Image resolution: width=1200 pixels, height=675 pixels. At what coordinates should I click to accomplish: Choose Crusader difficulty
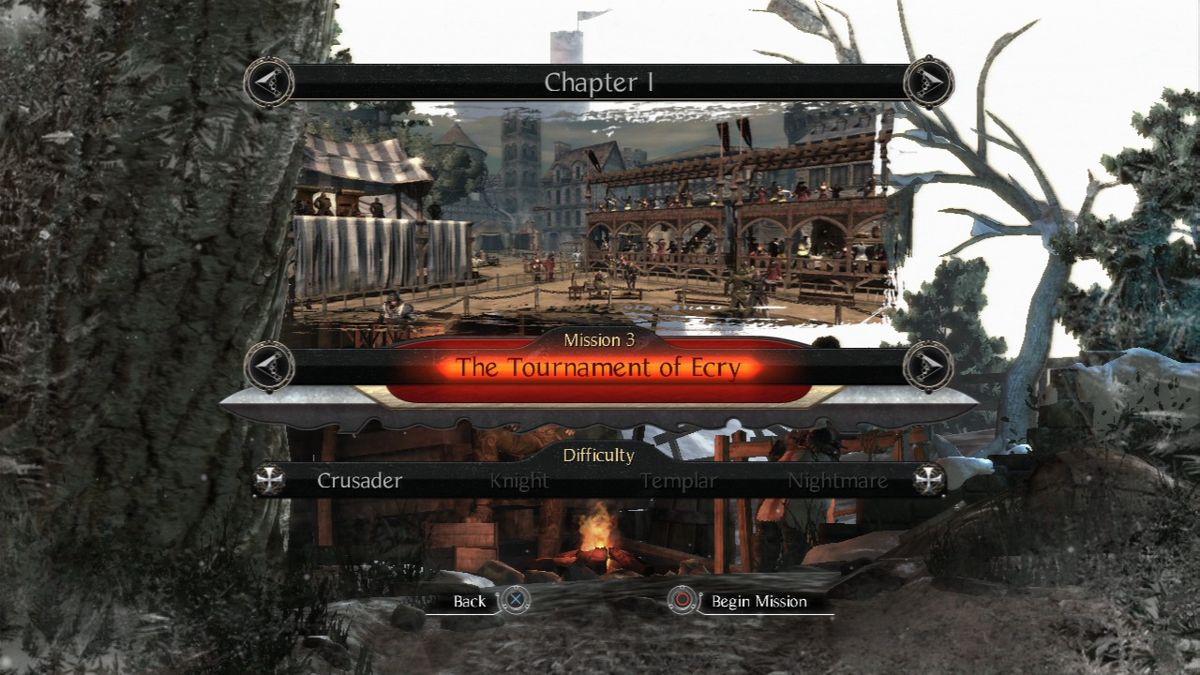360,481
